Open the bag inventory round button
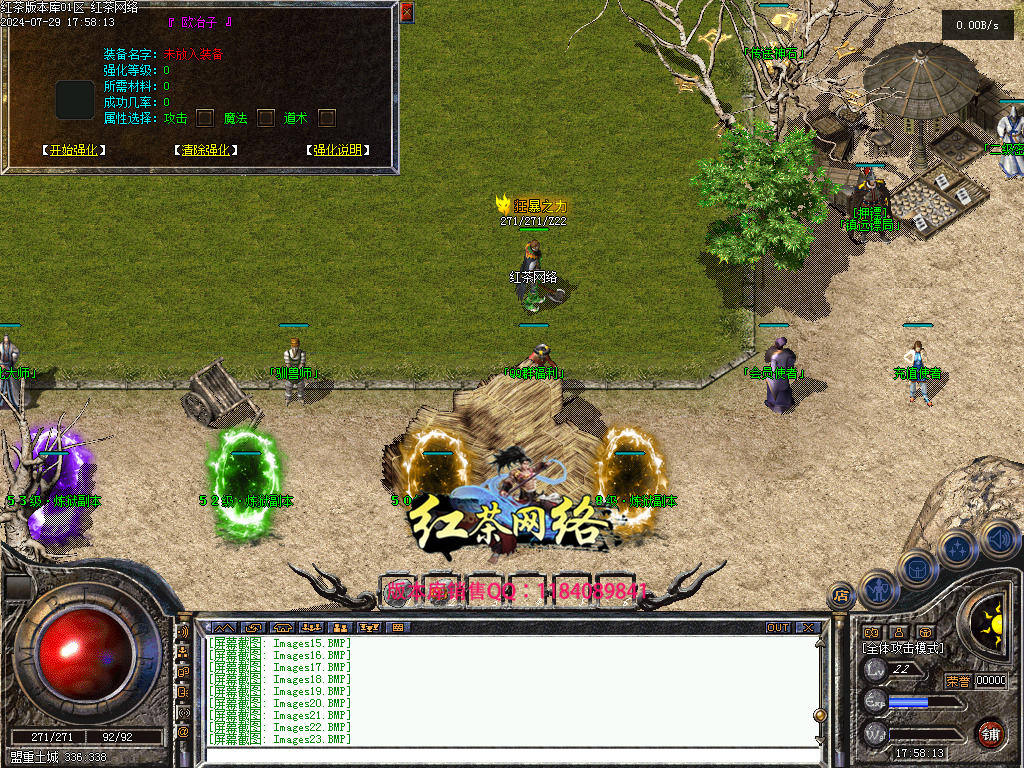 click(917, 568)
